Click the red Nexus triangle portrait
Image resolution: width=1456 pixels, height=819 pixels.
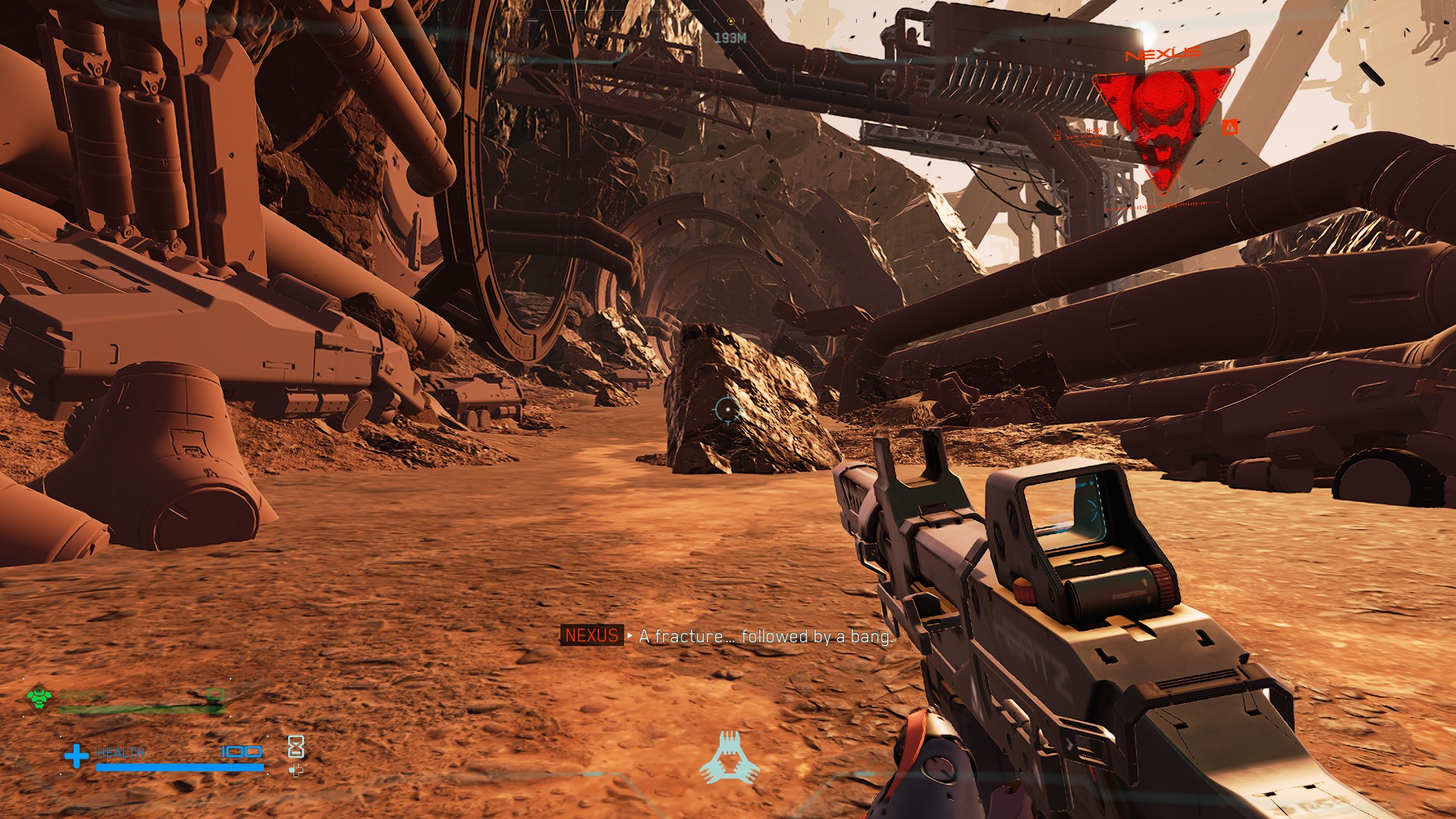(x=1163, y=121)
